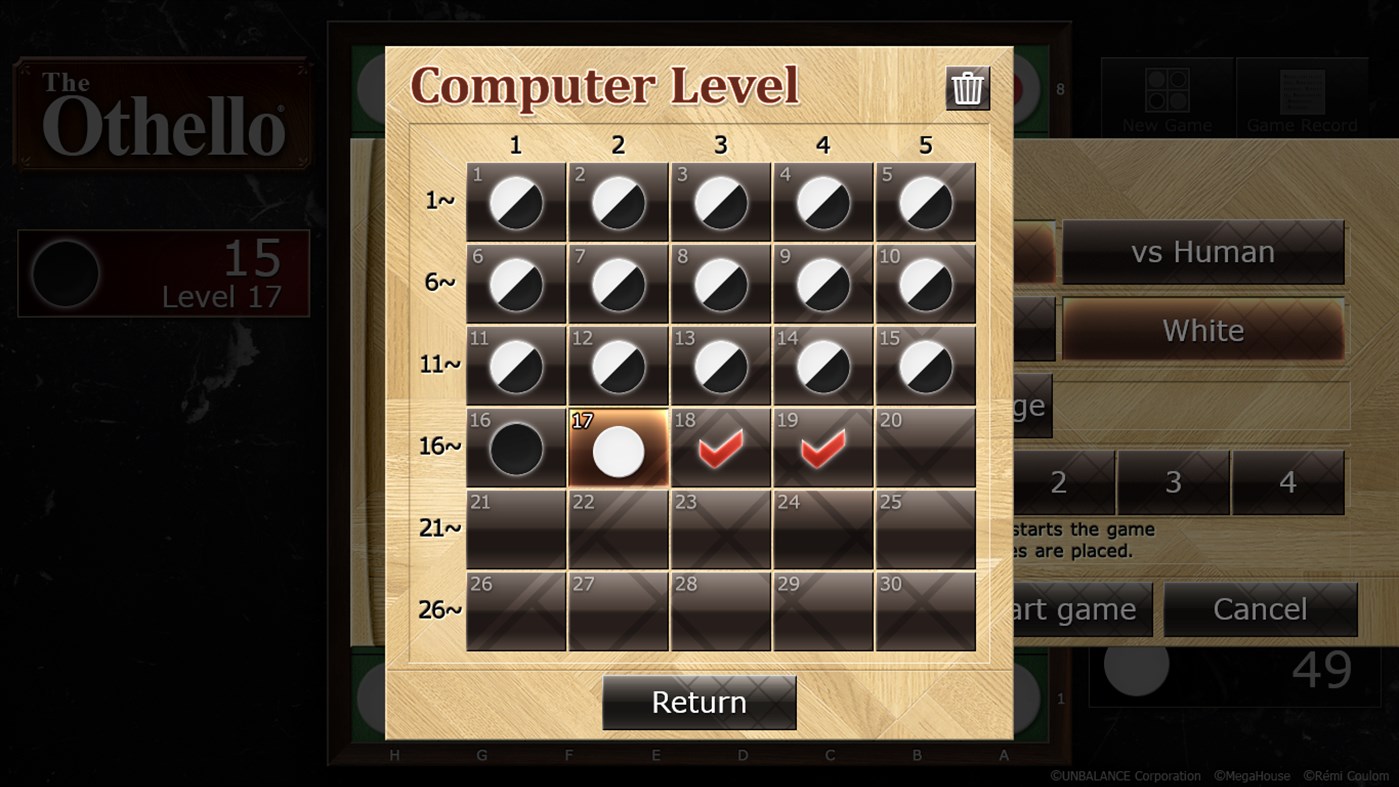Choose handicap option 2

pyautogui.click(x=1057, y=483)
